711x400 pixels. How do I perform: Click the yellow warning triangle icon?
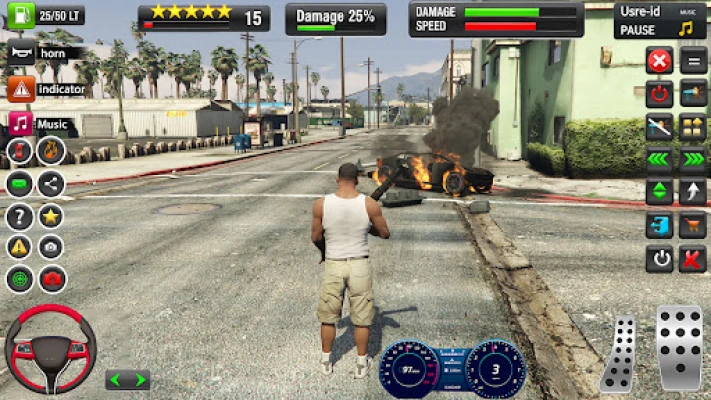coord(19,247)
